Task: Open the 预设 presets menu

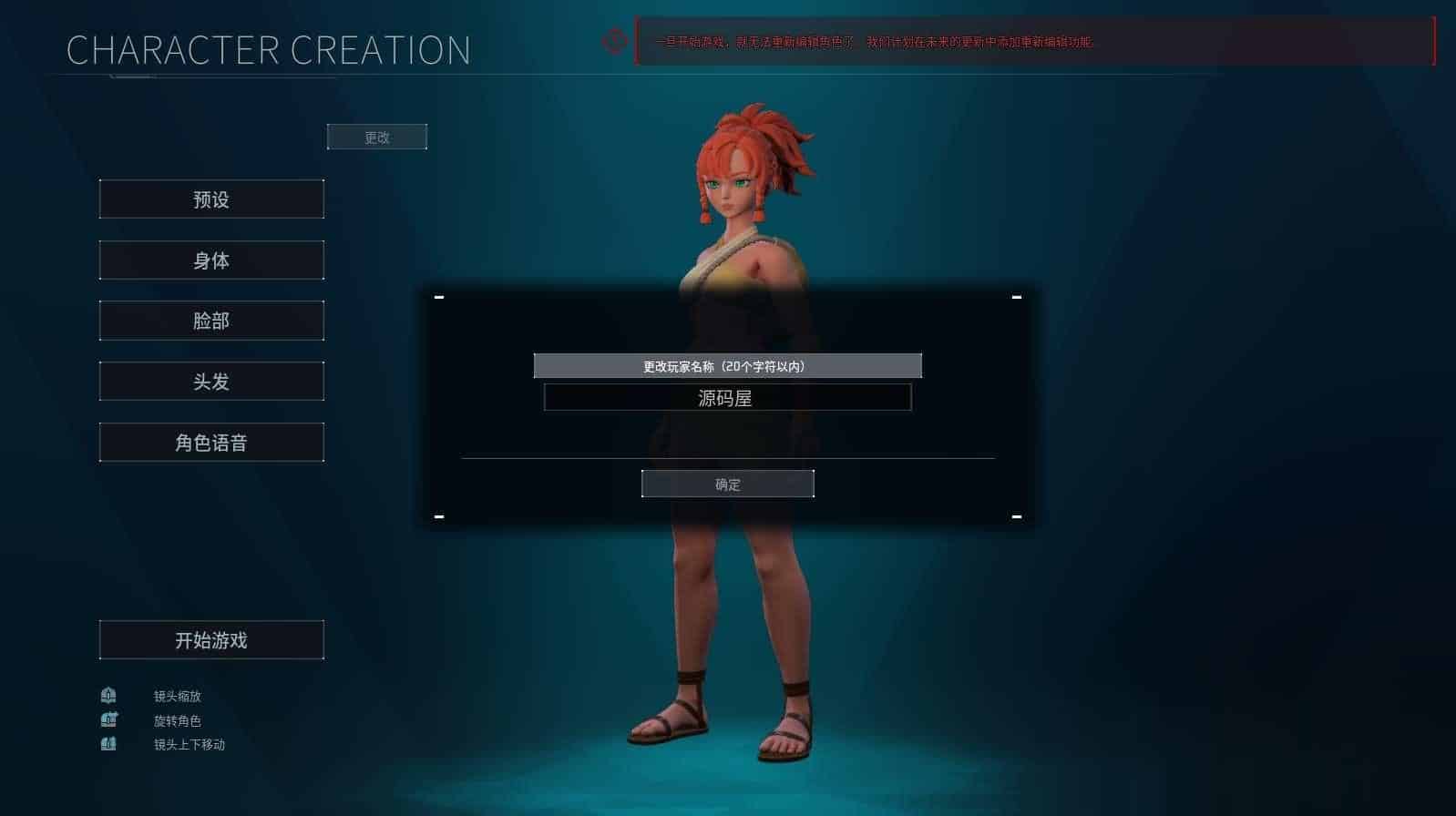Action: coord(211,199)
